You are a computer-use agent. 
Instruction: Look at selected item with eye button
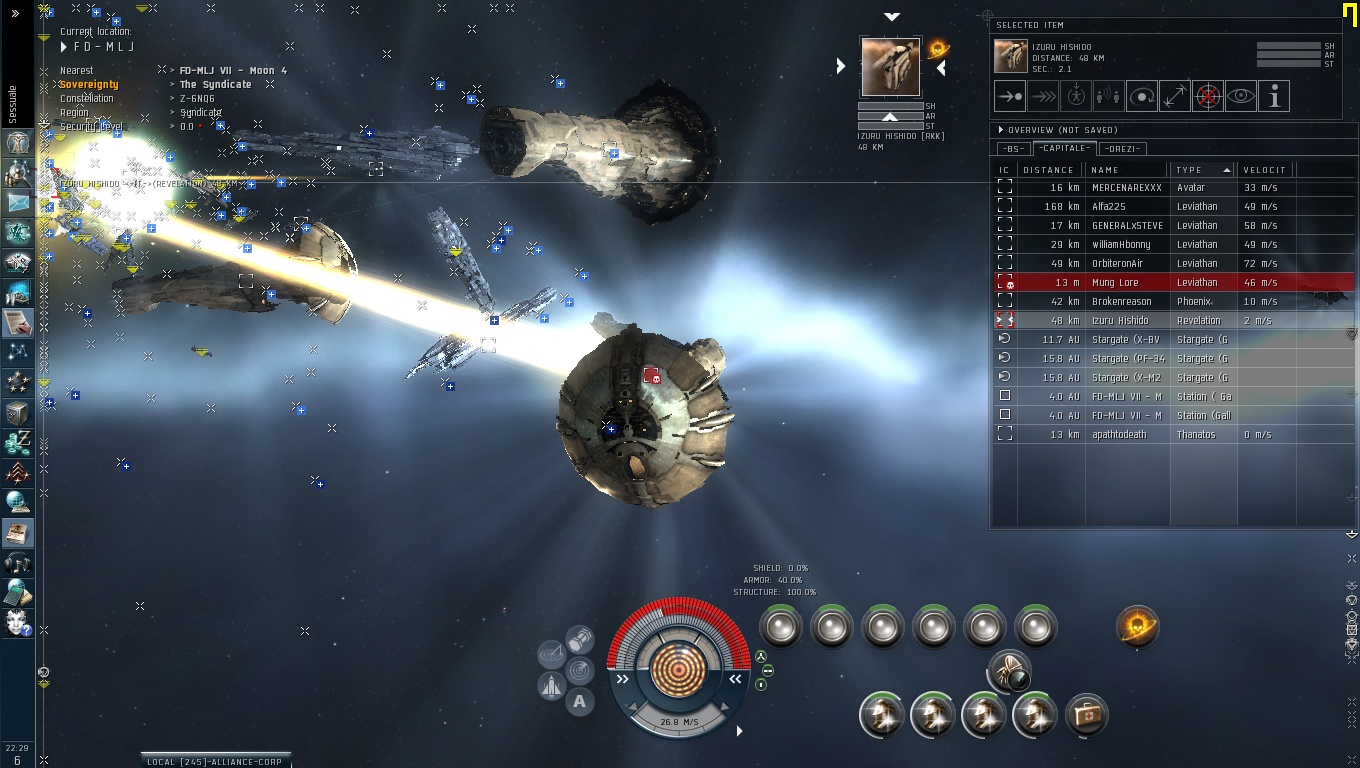tap(1241, 97)
